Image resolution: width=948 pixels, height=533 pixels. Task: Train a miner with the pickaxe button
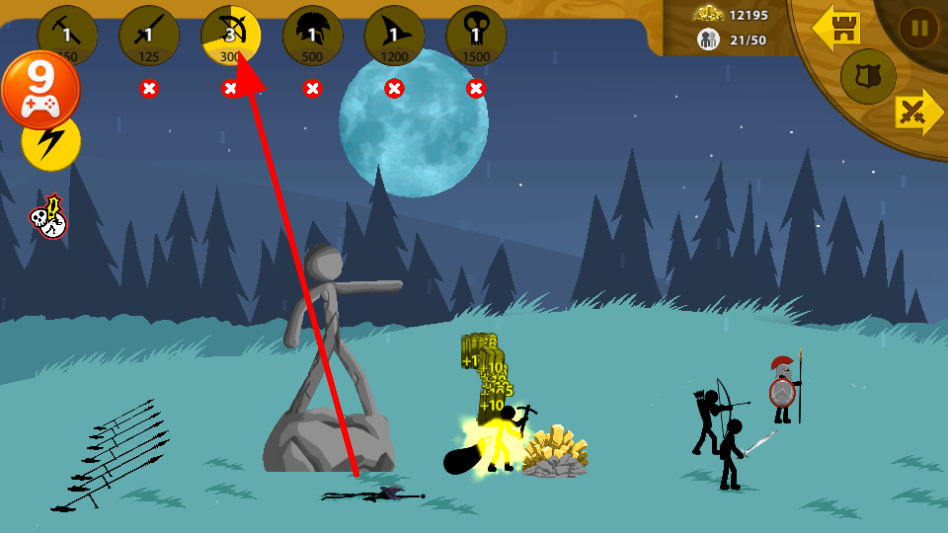point(67,35)
